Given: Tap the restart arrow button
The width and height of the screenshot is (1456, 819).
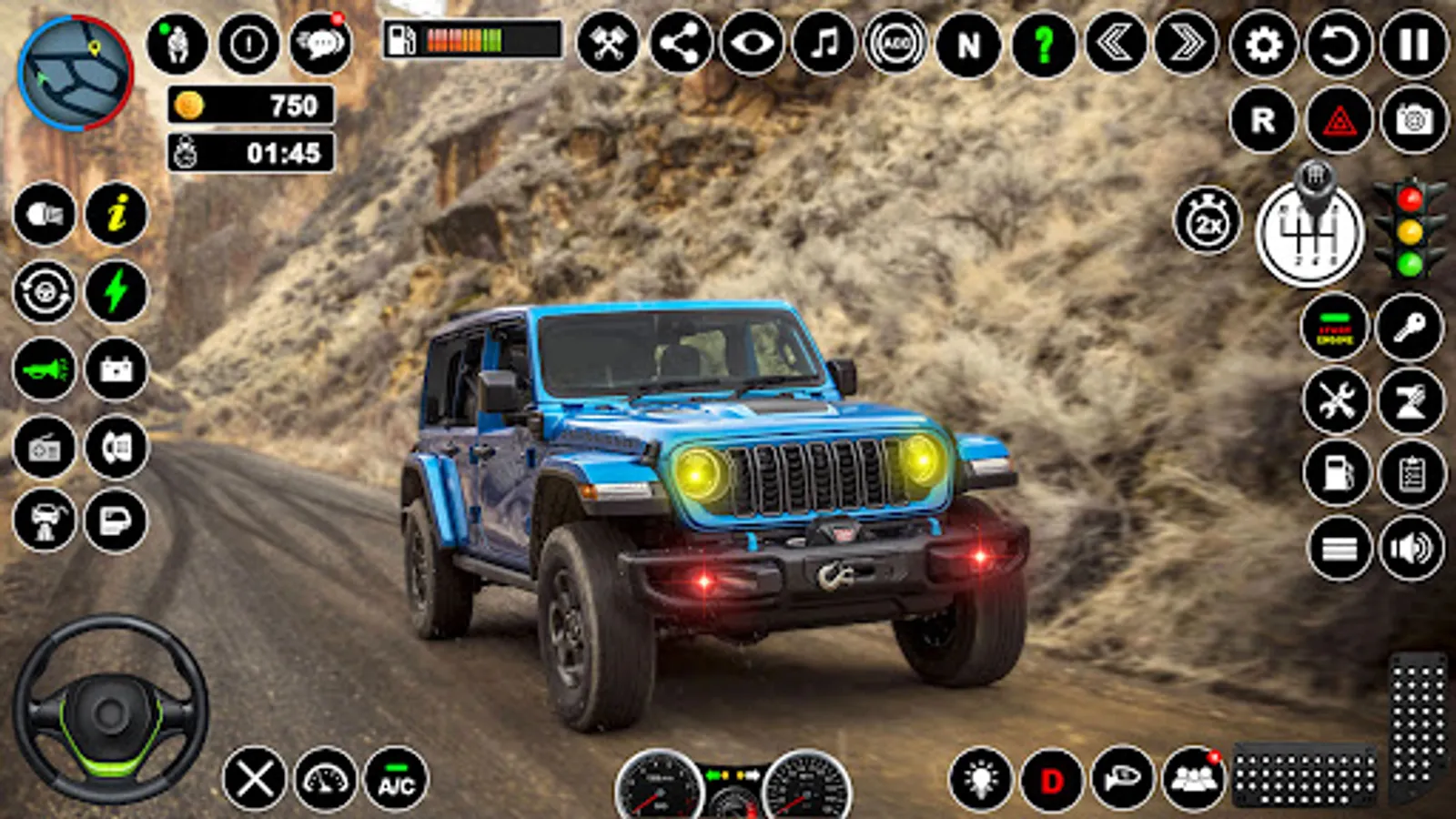Looking at the screenshot, I should [x=1339, y=44].
